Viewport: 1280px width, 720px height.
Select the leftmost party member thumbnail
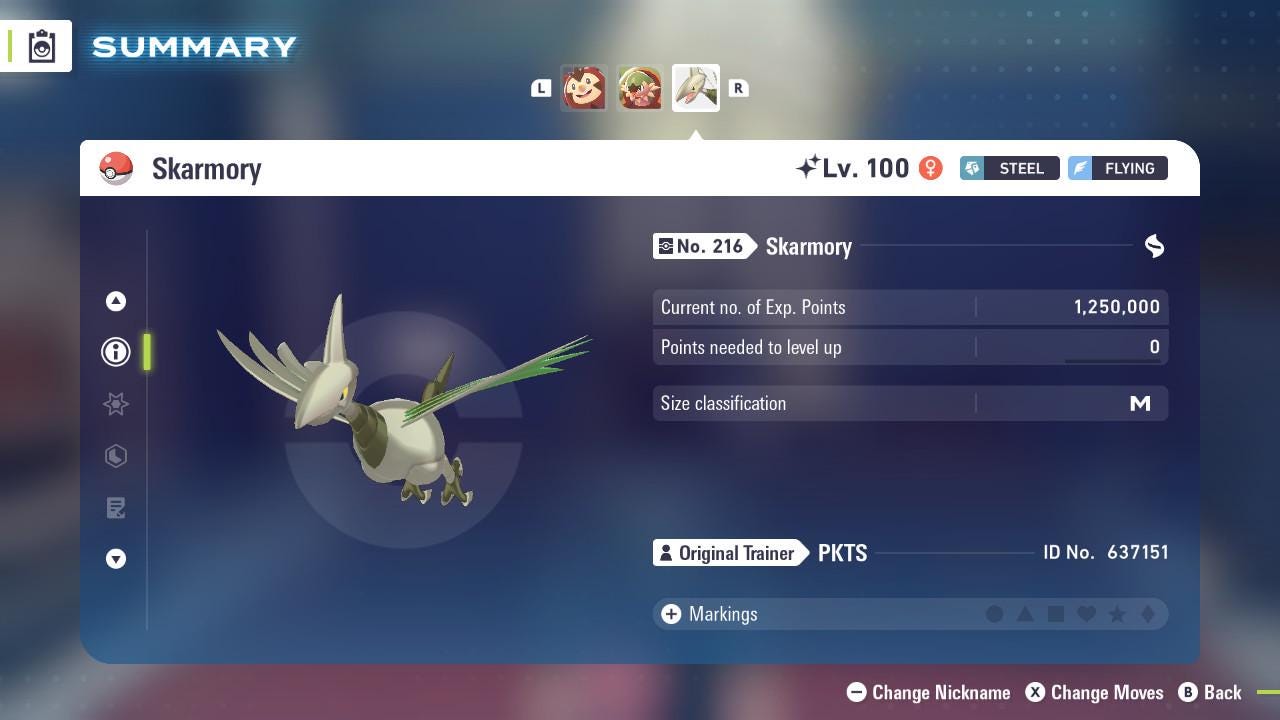[x=584, y=87]
